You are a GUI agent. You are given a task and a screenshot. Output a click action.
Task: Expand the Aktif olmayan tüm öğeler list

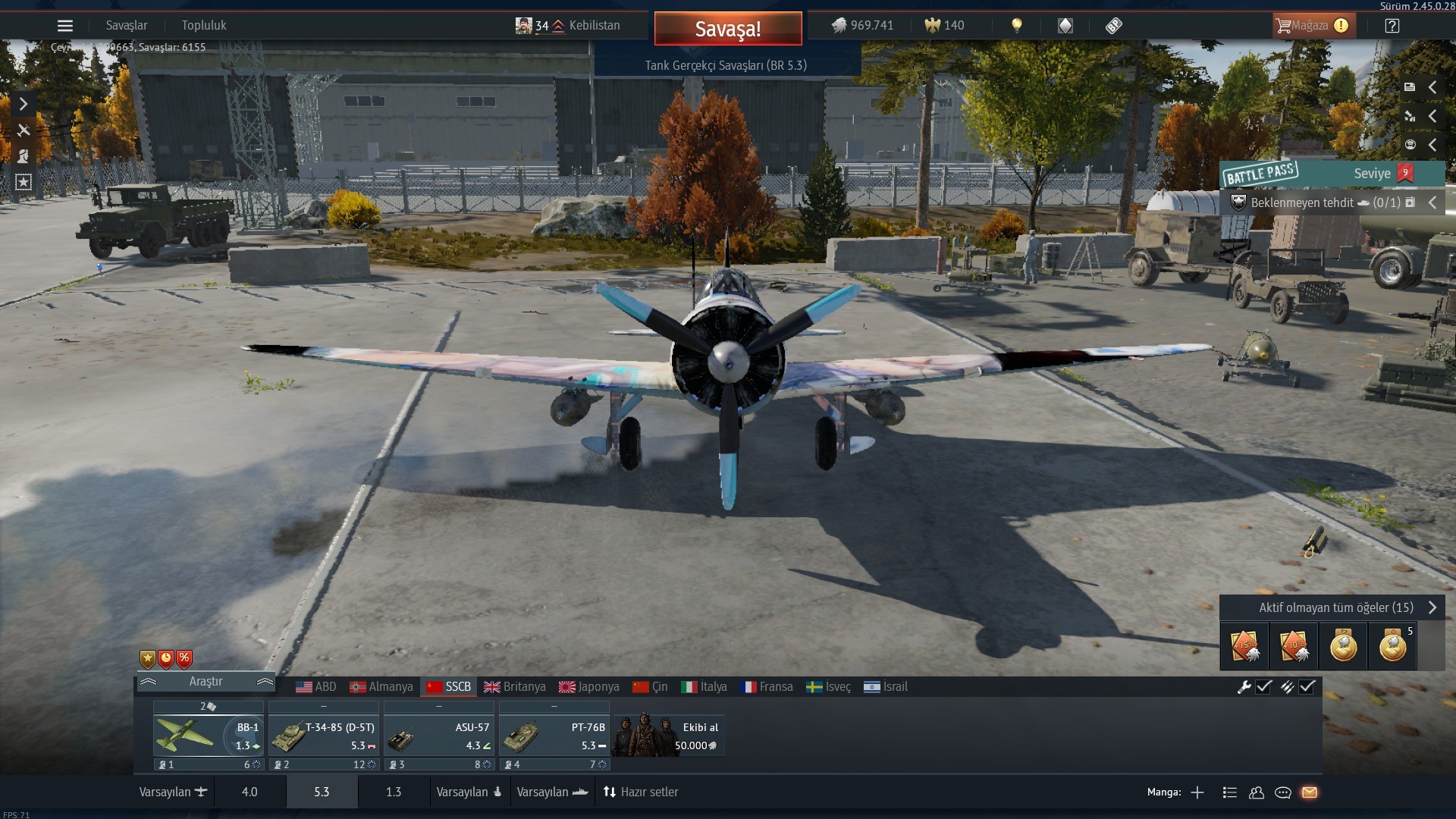[x=1337, y=607]
